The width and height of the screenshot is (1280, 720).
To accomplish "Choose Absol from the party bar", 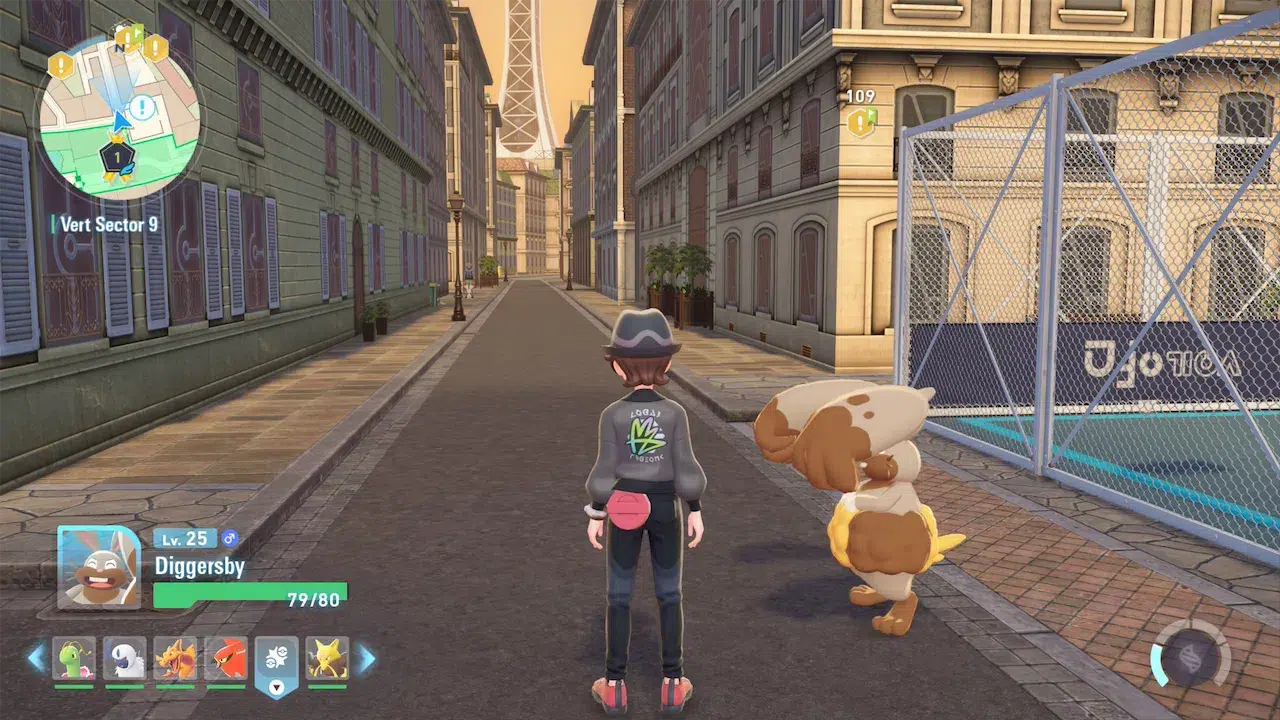I will pyautogui.click(x=125, y=658).
